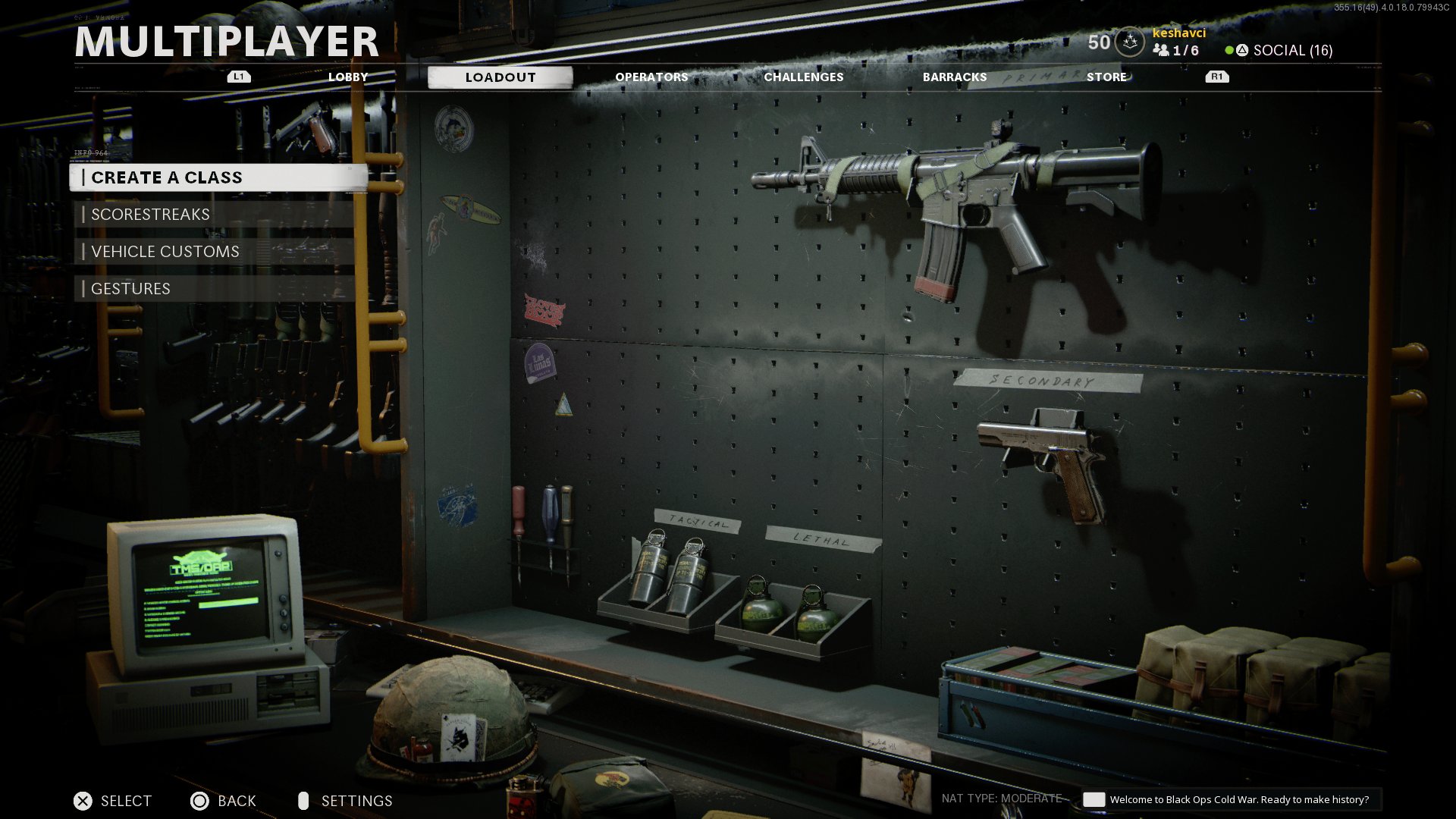Select the Scorestreaks menu entry
The width and height of the screenshot is (1456, 819).
pyautogui.click(x=215, y=215)
